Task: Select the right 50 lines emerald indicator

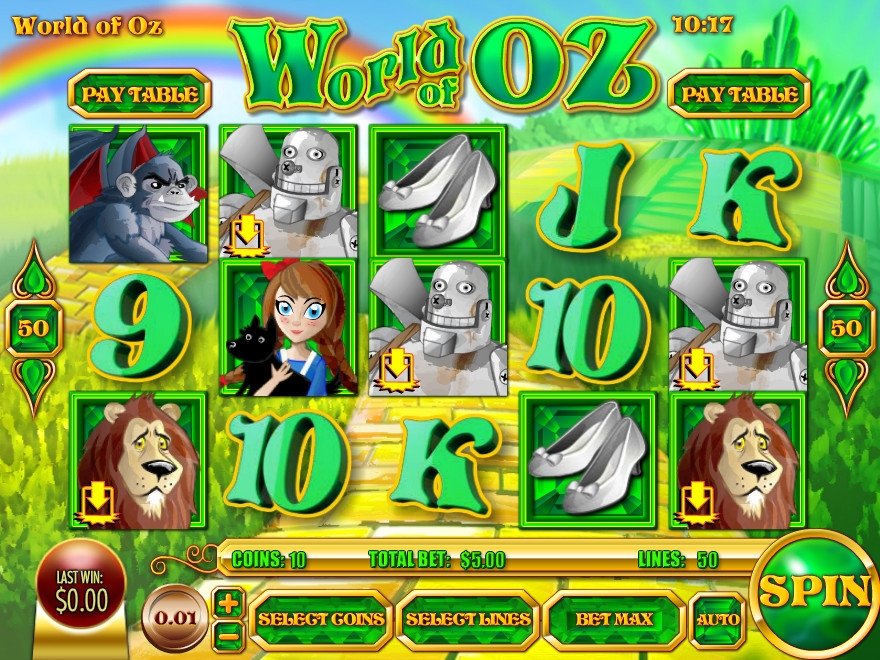Action: point(846,327)
